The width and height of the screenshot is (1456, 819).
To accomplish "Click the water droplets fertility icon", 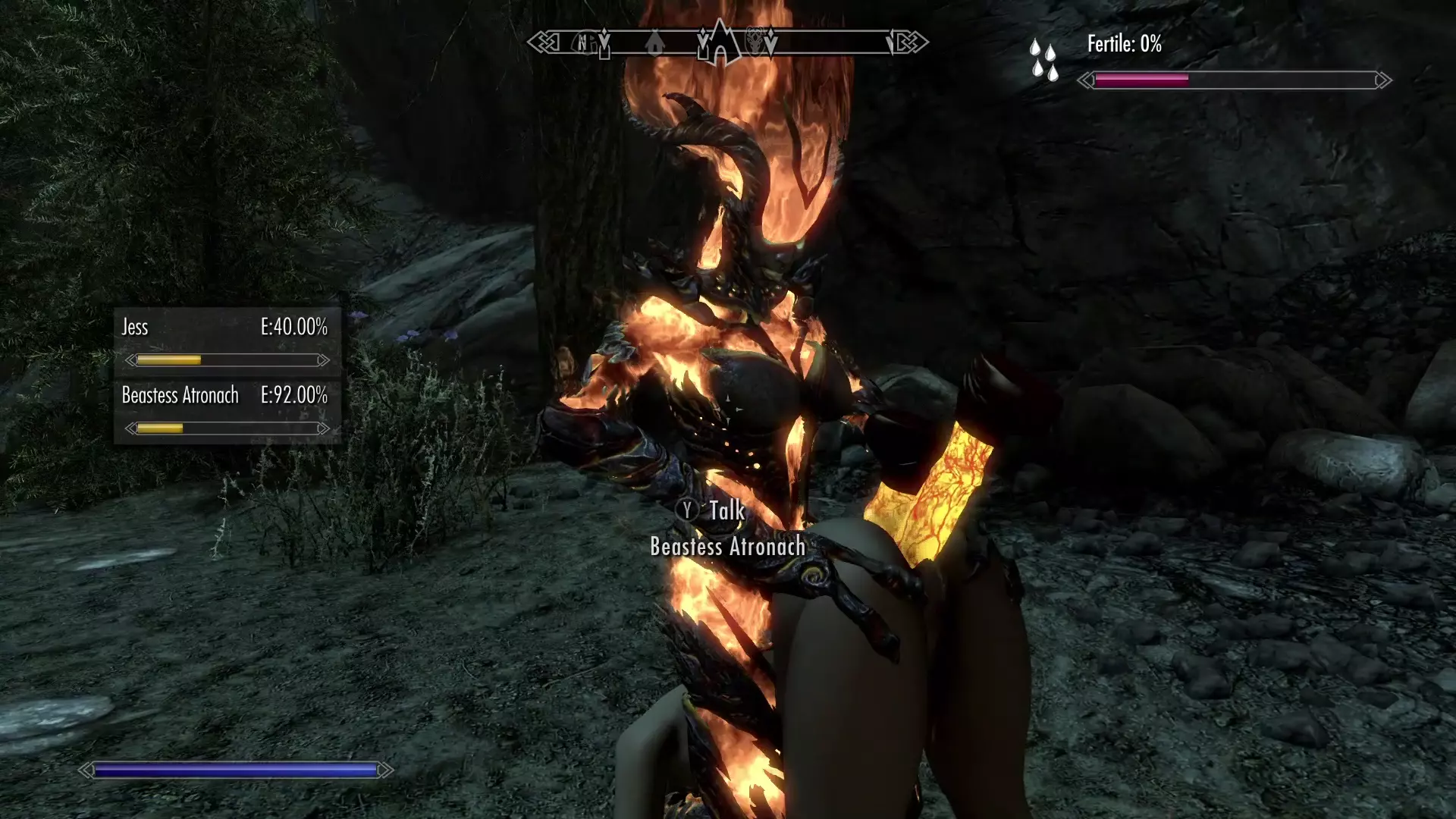I will pos(1043,60).
